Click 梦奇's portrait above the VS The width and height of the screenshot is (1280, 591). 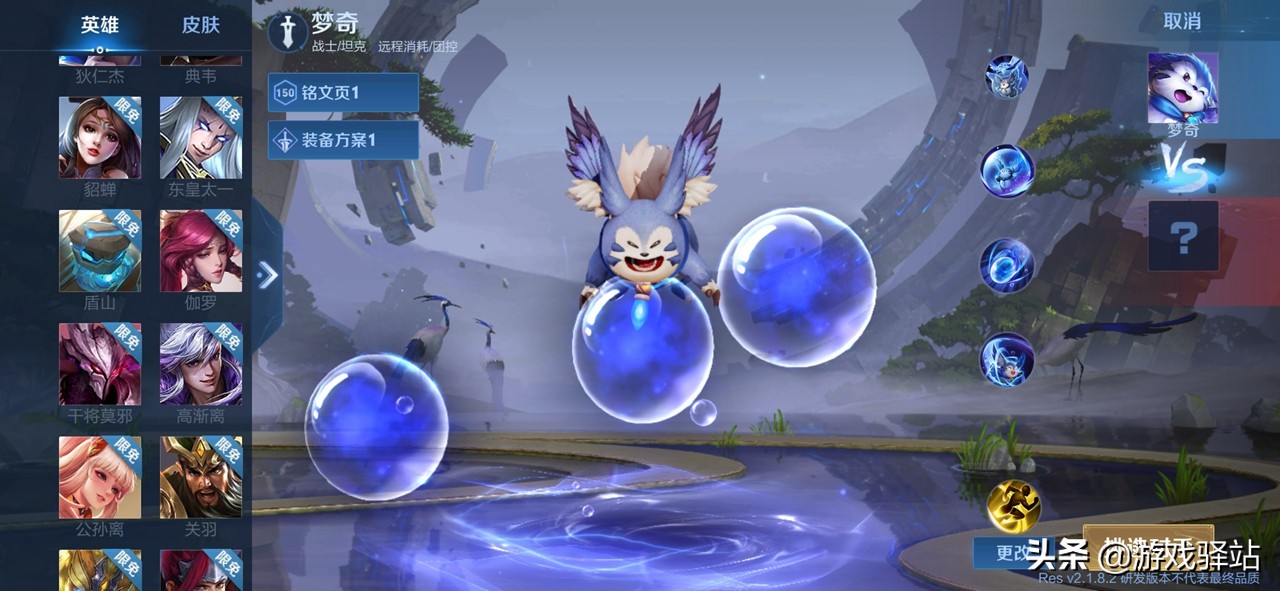(1183, 88)
